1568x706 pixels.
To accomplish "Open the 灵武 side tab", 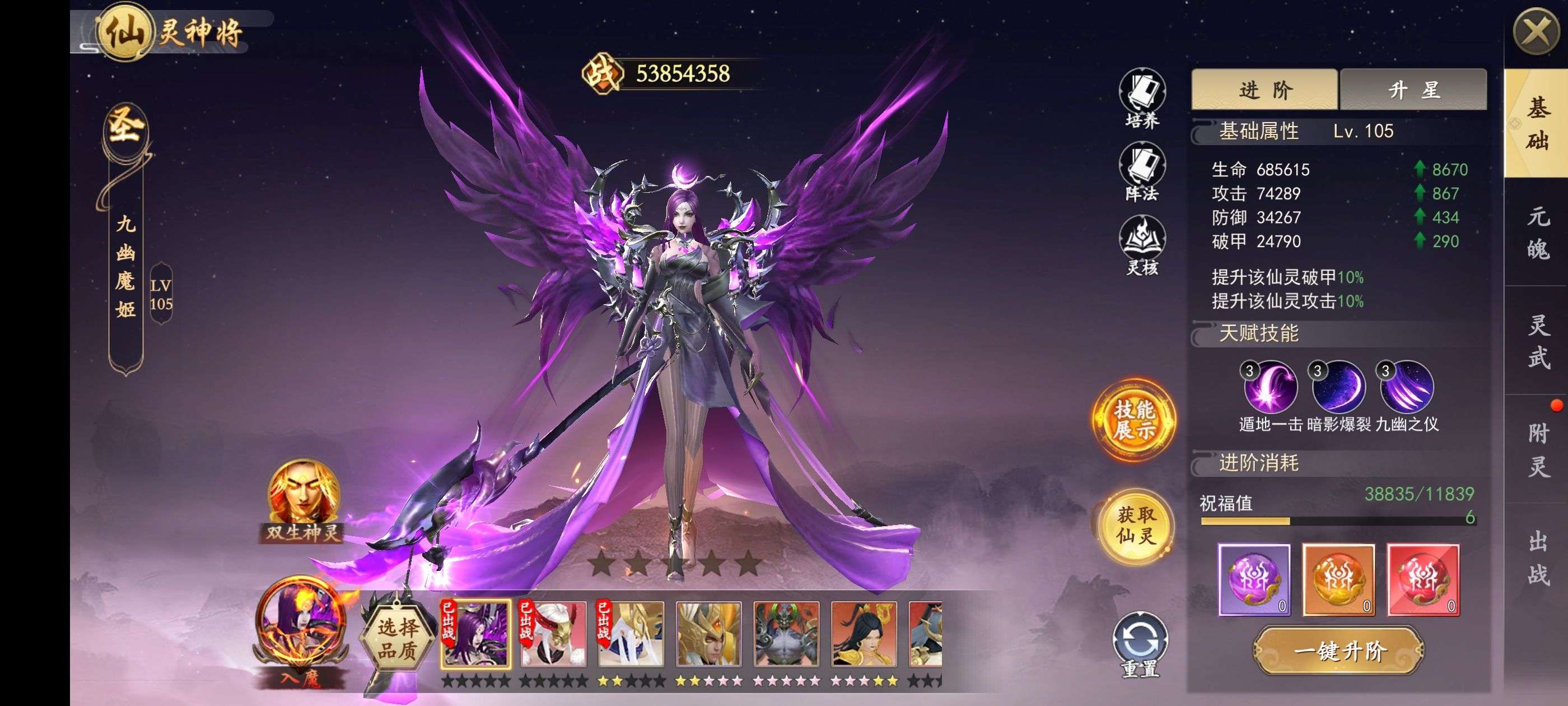I will pos(1538,341).
